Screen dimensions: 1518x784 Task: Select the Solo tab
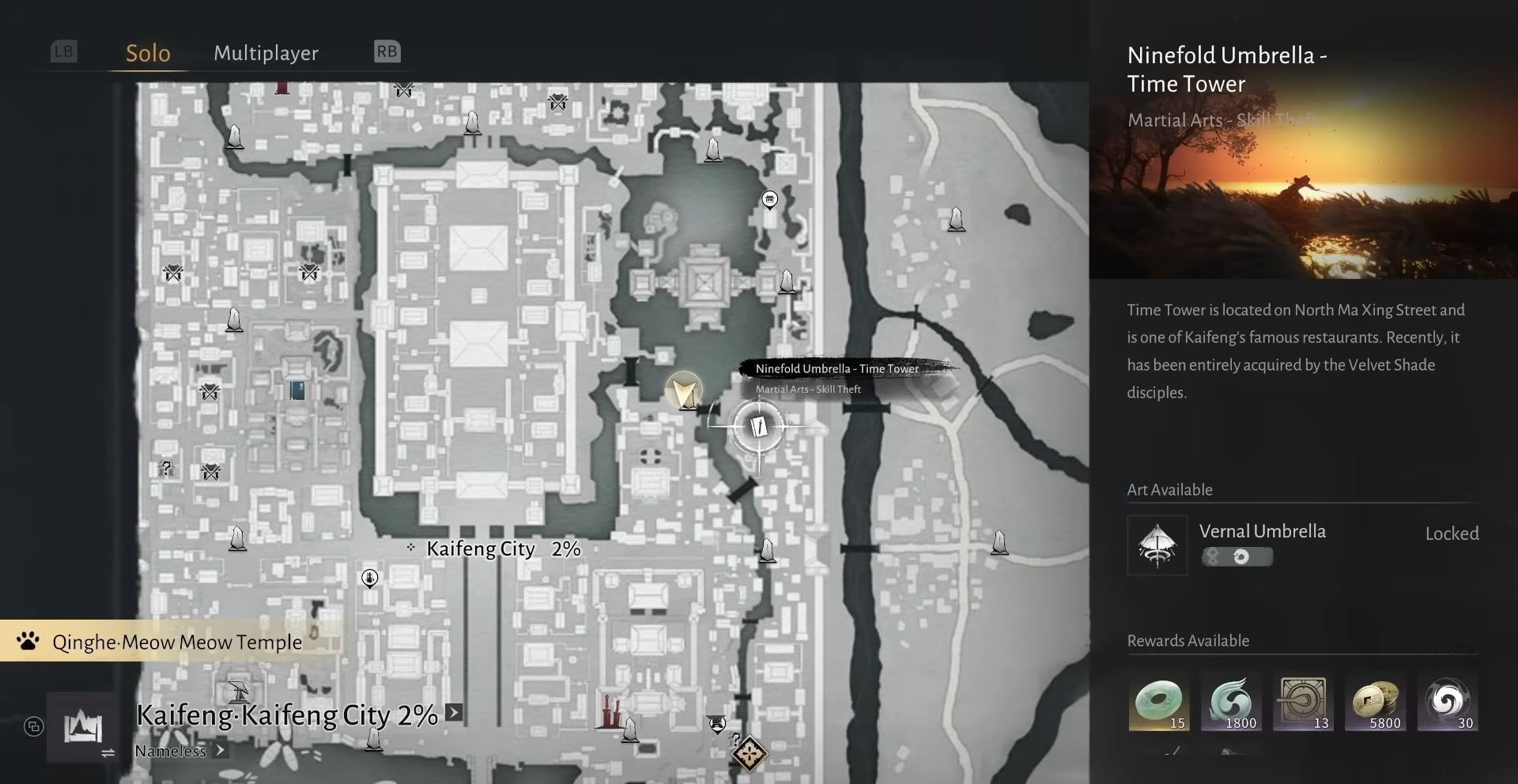[147, 52]
